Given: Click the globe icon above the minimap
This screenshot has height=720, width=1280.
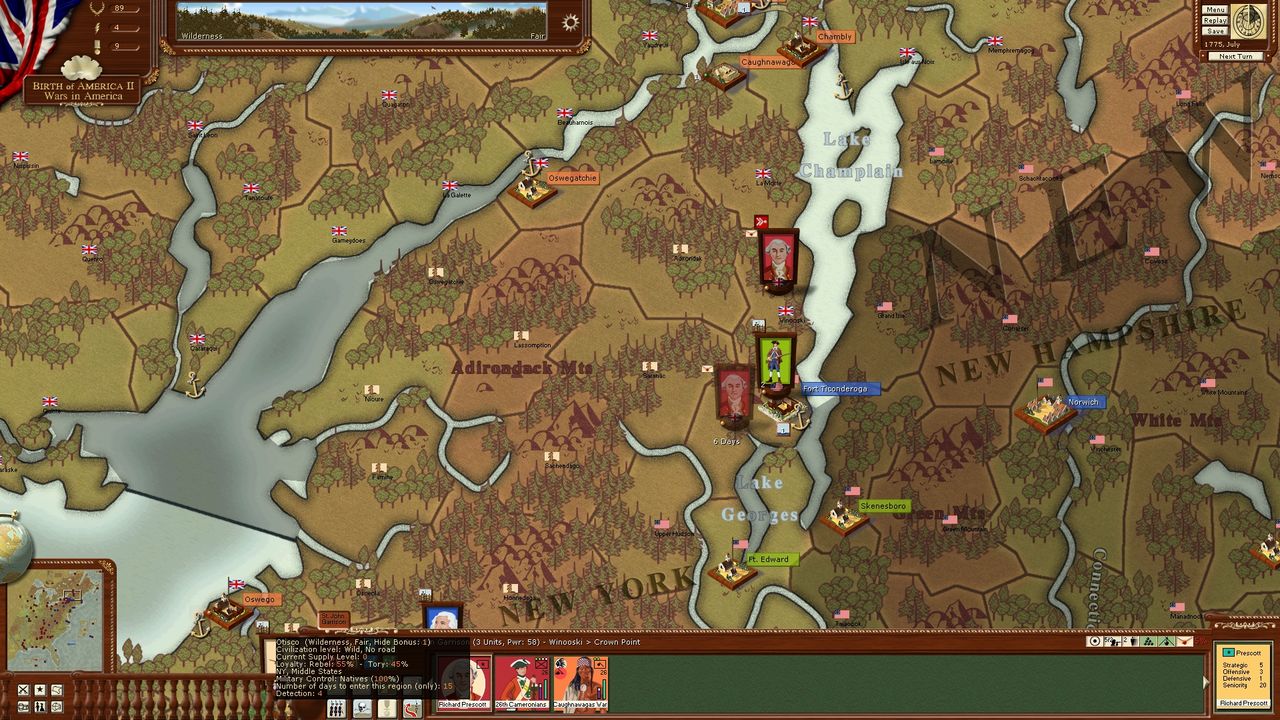Looking at the screenshot, I should (13, 547).
